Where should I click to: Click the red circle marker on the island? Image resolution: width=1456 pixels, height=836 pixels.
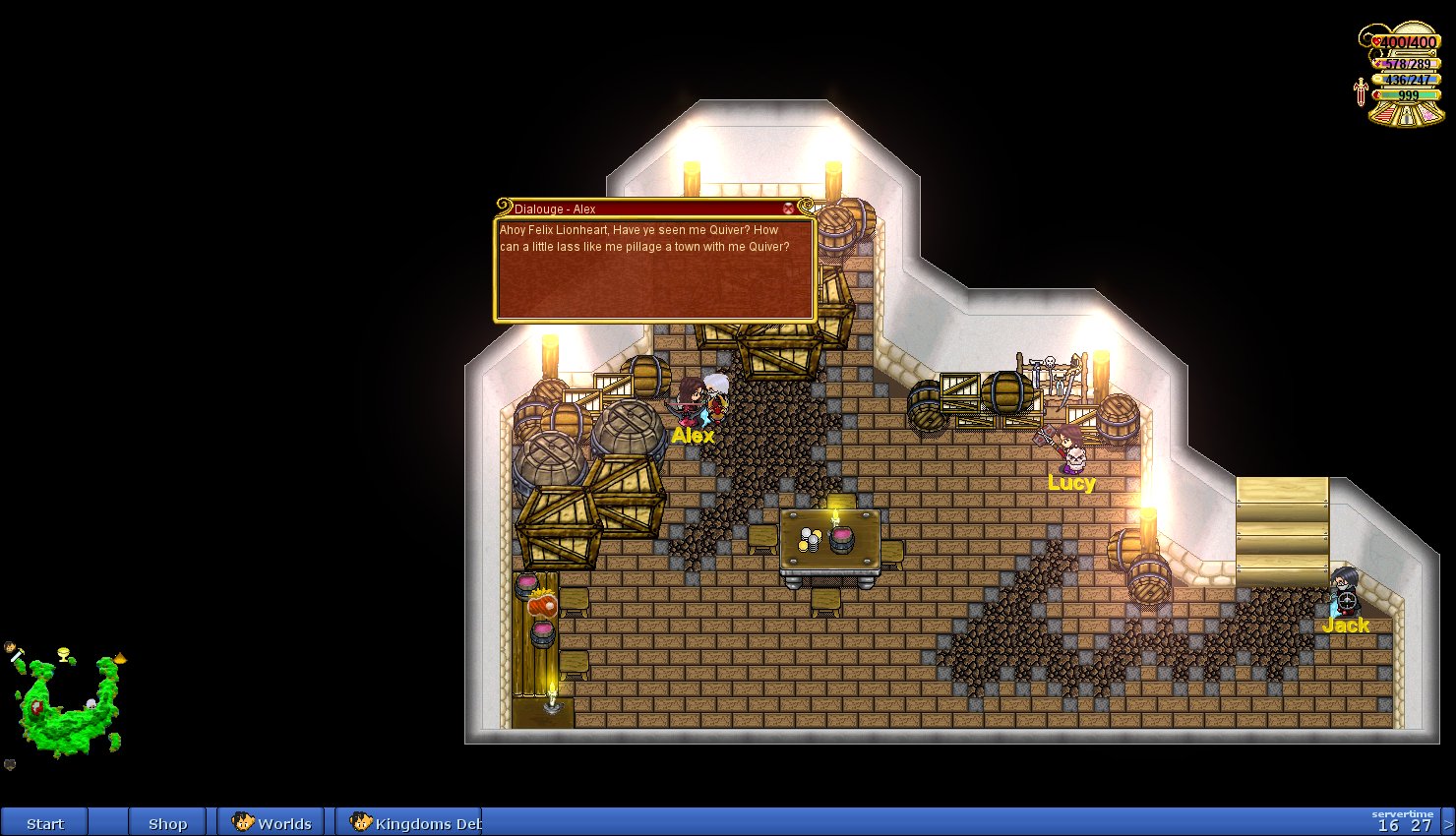(36, 706)
